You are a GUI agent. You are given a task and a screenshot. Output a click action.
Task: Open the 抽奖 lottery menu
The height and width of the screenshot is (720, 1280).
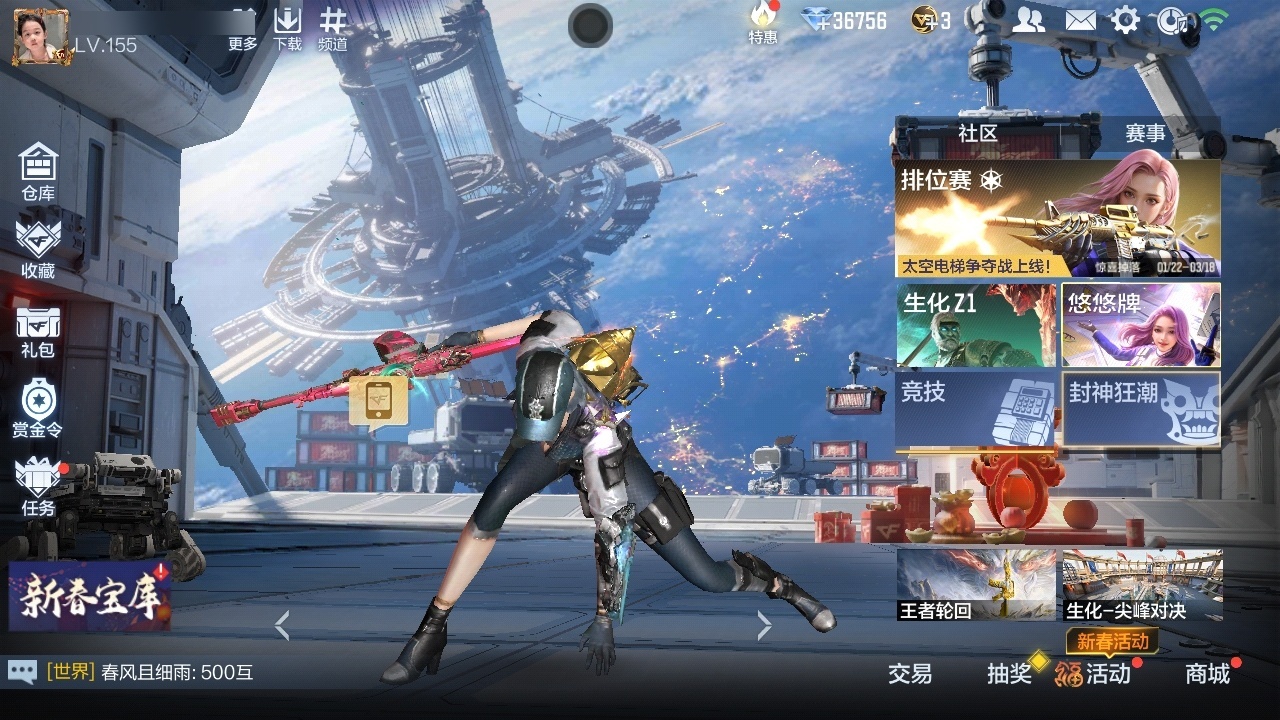1009,673
